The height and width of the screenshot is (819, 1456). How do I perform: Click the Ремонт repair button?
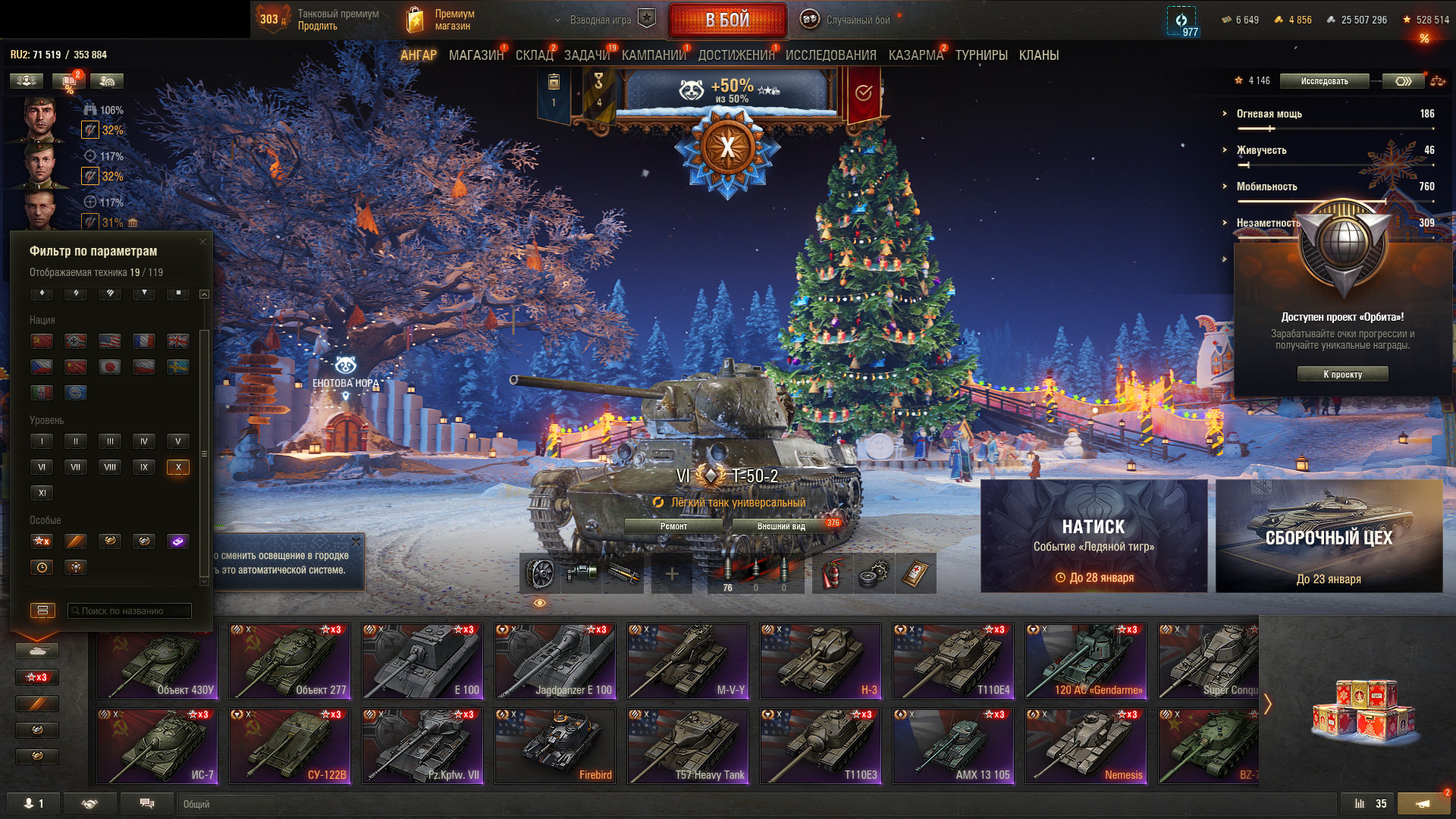(x=673, y=526)
